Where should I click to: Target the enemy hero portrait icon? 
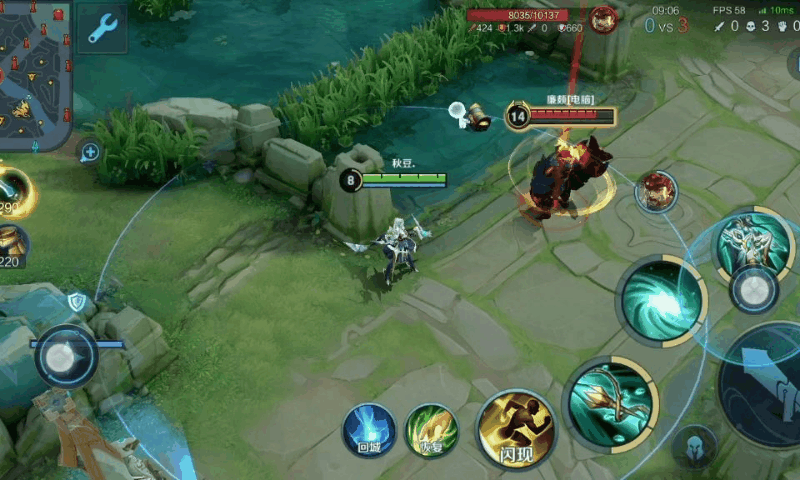(655, 191)
